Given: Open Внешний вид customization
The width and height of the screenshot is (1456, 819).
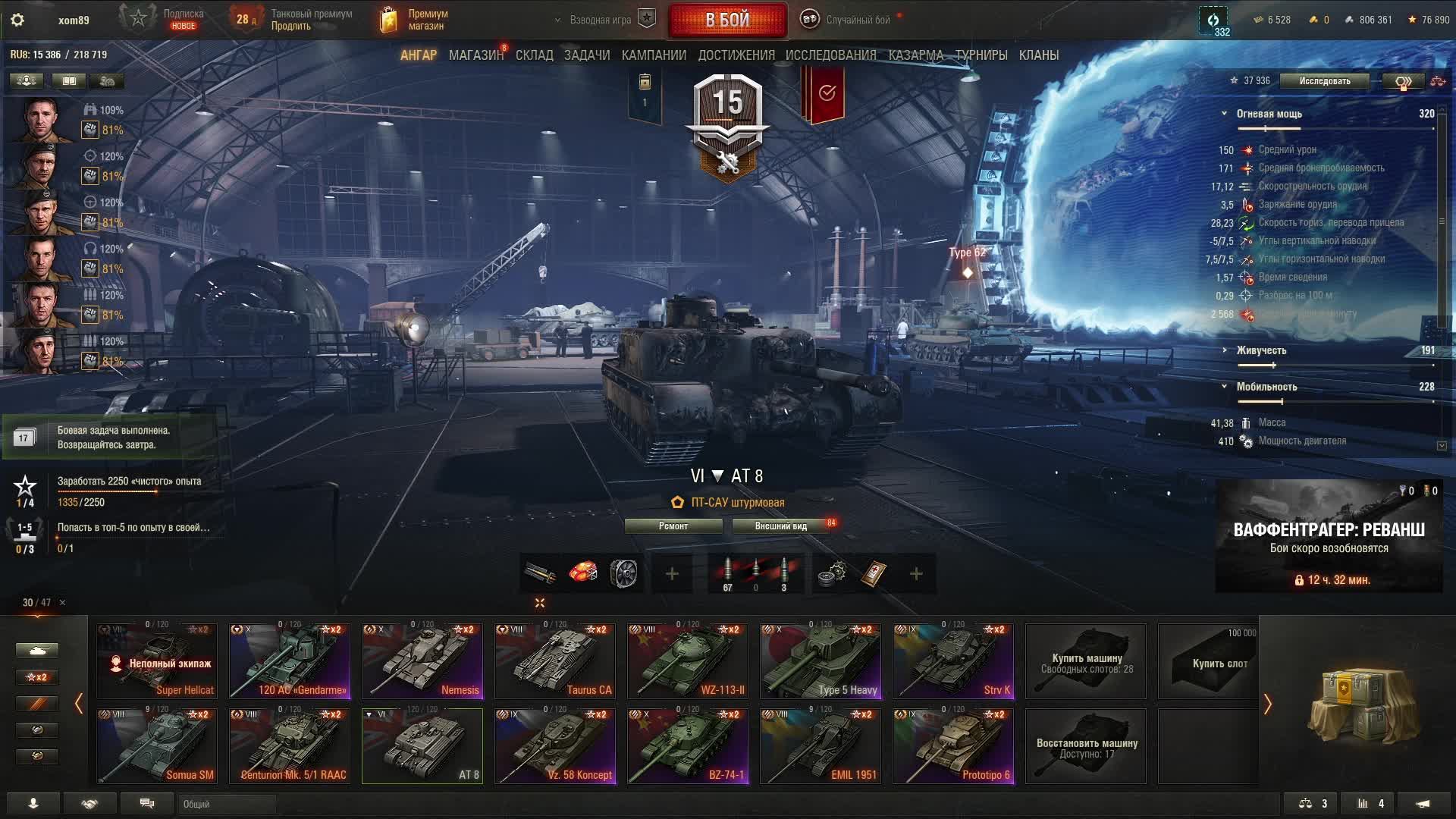Looking at the screenshot, I should pos(781,526).
